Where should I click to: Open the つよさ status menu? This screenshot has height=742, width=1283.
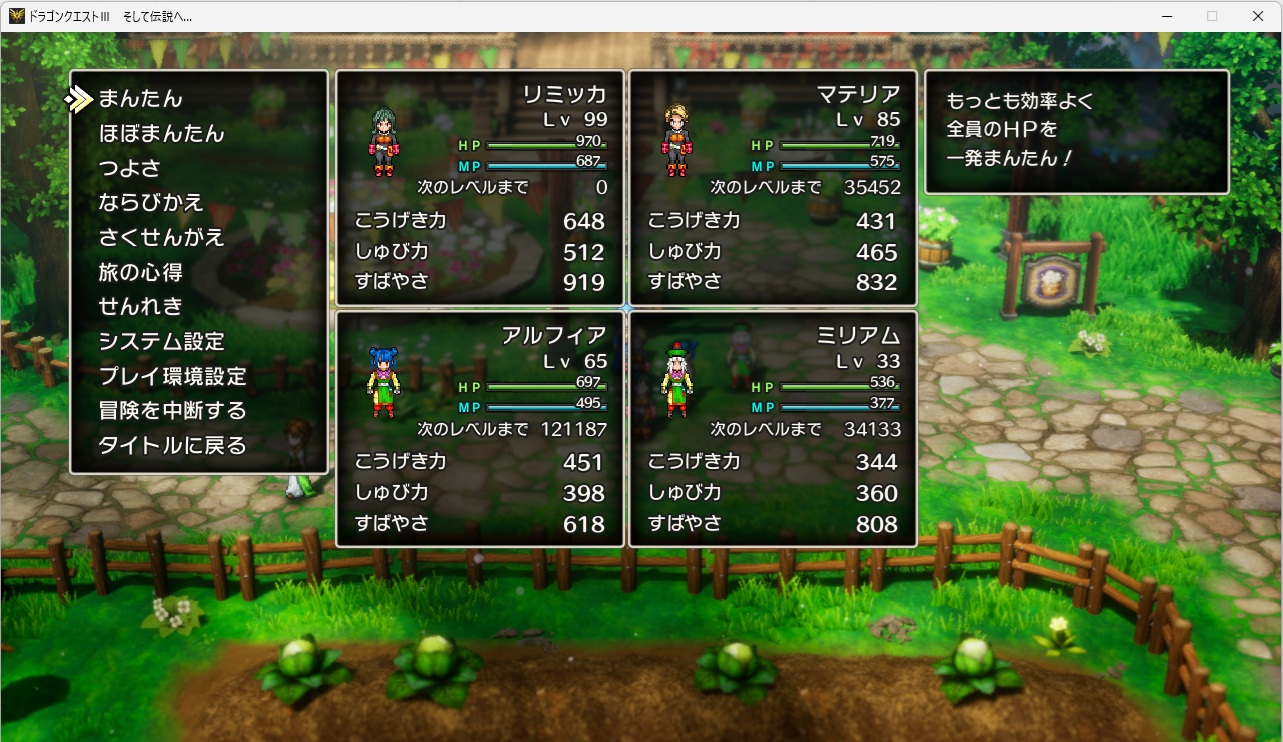[x=129, y=168]
